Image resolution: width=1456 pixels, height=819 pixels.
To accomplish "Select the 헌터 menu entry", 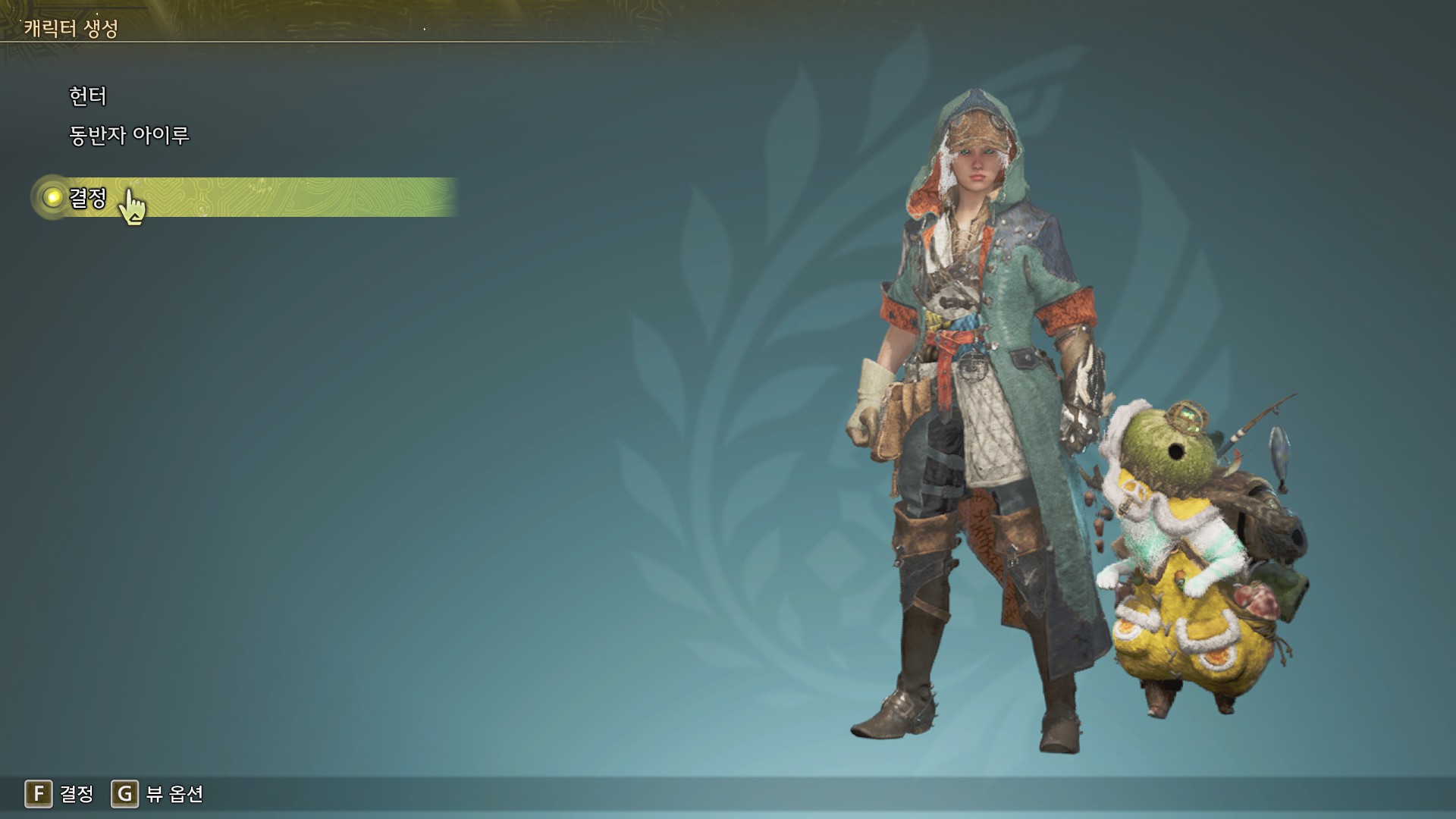I will pyautogui.click(x=88, y=96).
